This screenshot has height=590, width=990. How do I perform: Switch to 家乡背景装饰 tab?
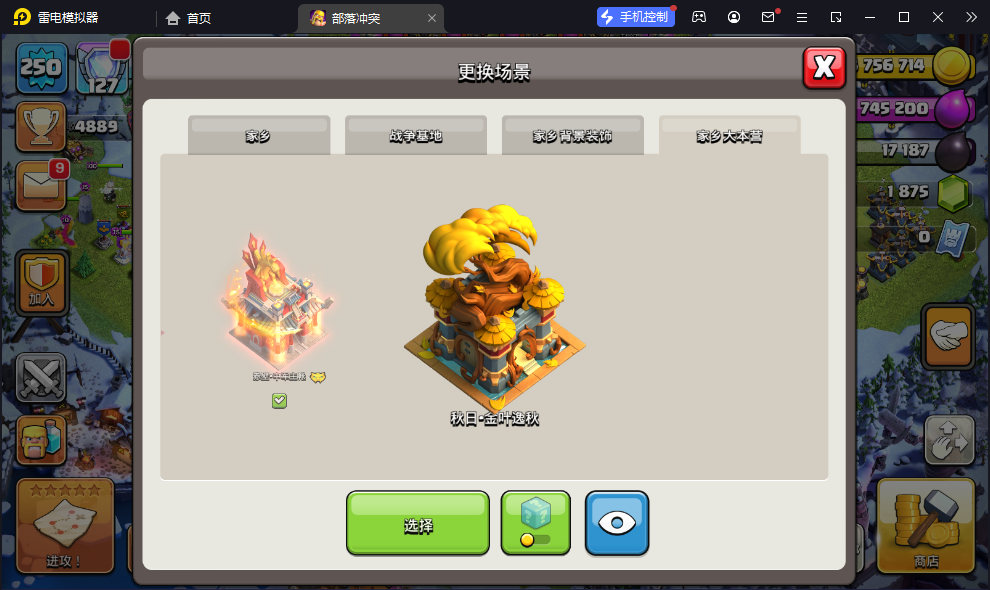point(572,136)
